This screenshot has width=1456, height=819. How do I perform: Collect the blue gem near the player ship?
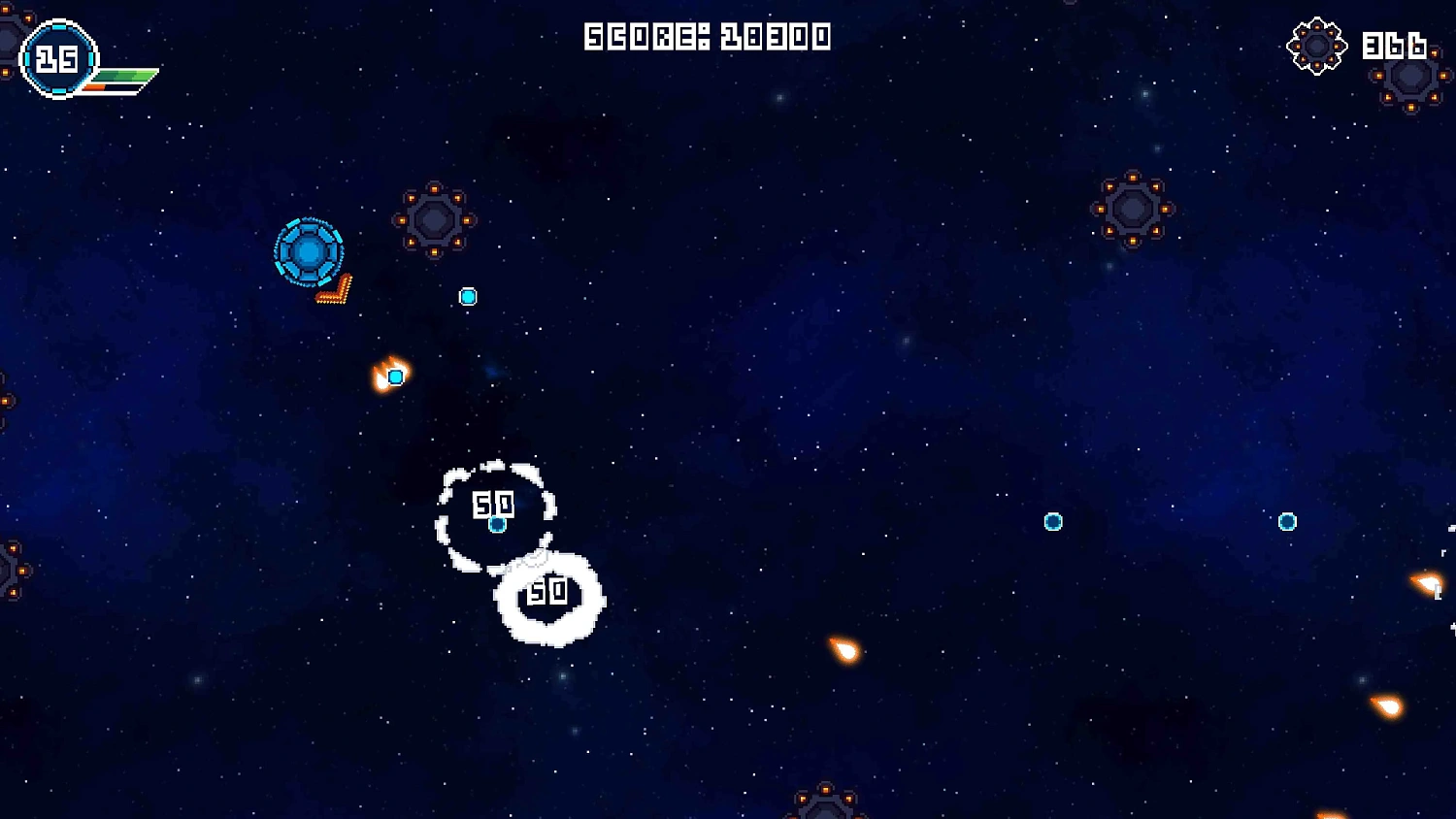[469, 297]
